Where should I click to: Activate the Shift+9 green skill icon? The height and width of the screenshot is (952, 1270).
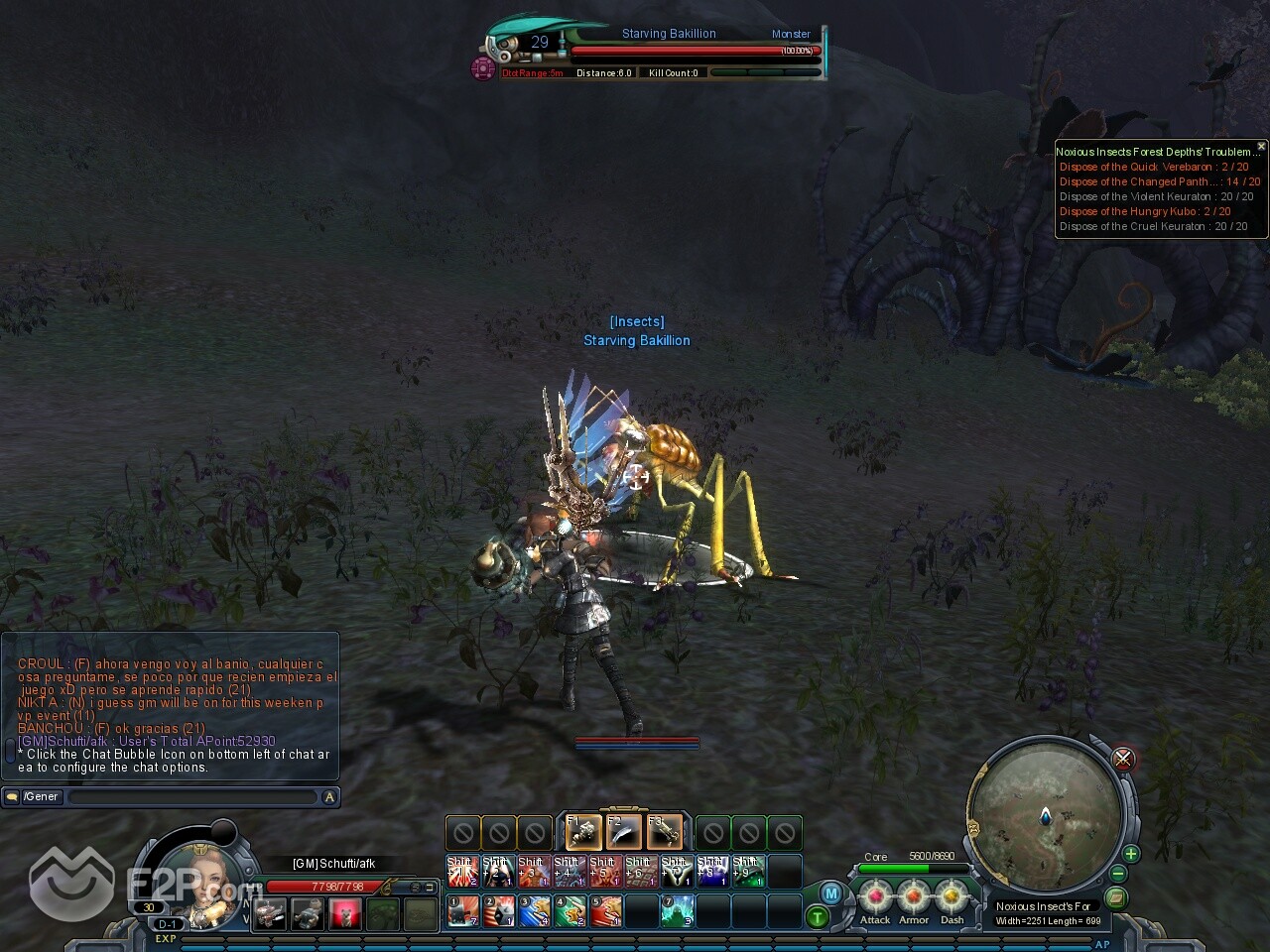748,872
